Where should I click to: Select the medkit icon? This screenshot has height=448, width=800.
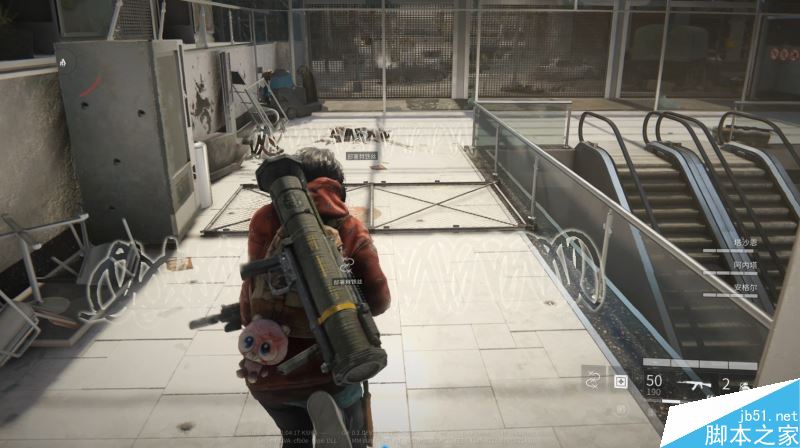click(x=620, y=381)
